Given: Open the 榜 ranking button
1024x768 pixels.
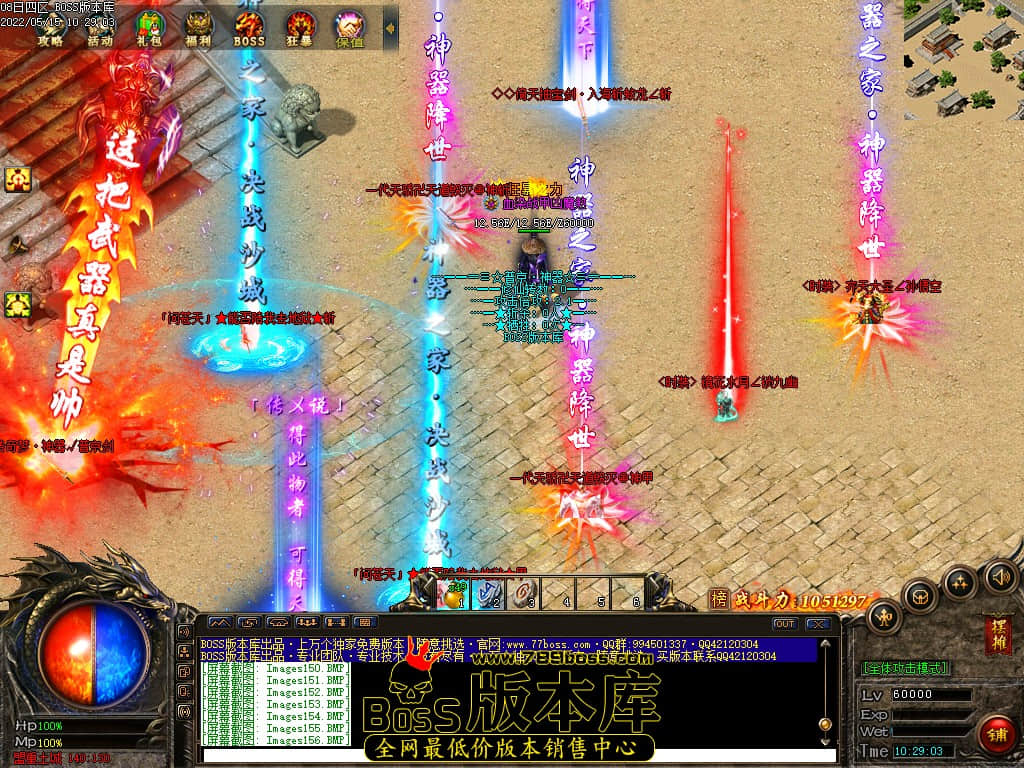Looking at the screenshot, I should 718,599.
